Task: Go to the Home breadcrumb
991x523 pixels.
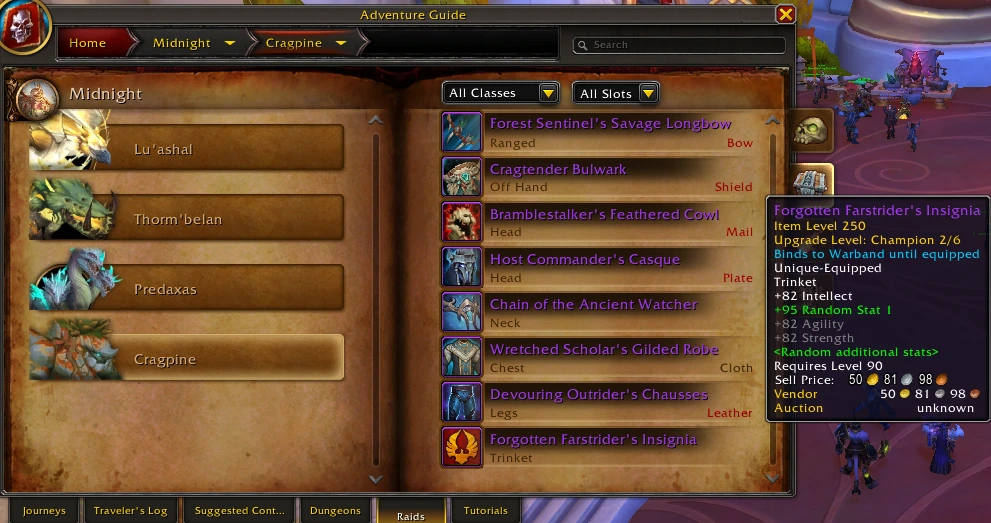Action: (88, 43)
